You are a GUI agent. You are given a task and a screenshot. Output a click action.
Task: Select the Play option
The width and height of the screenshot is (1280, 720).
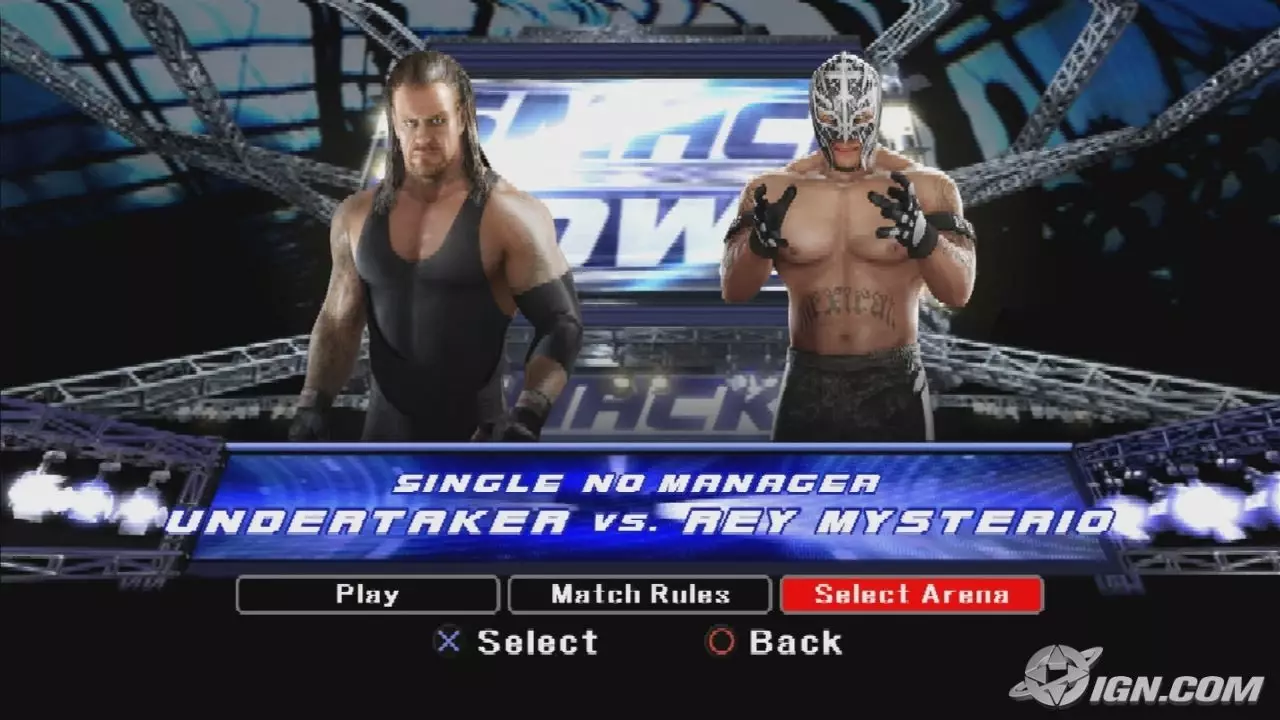click(x=366, y=594)
